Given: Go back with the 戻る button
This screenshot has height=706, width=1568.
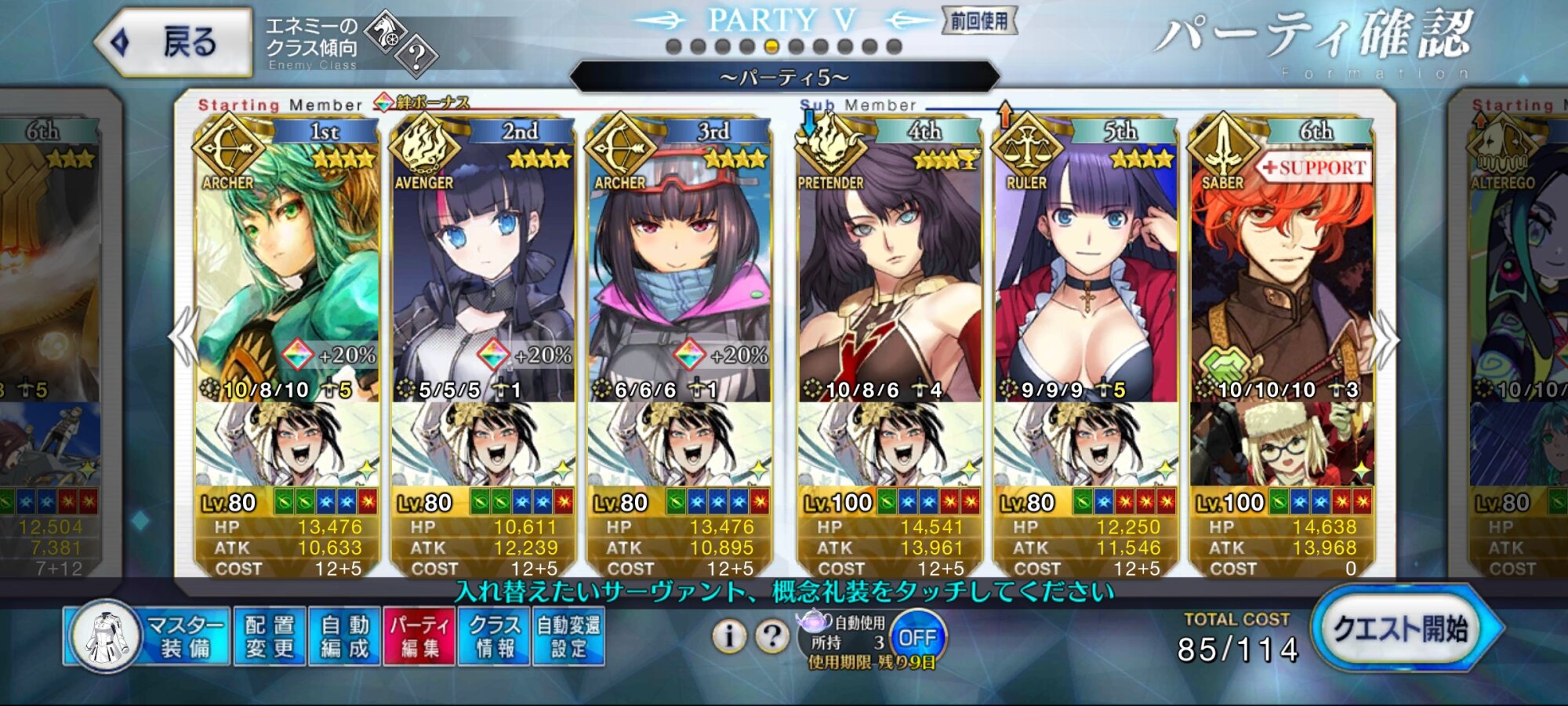Looking at the screenshot, I should click(174, 42).
